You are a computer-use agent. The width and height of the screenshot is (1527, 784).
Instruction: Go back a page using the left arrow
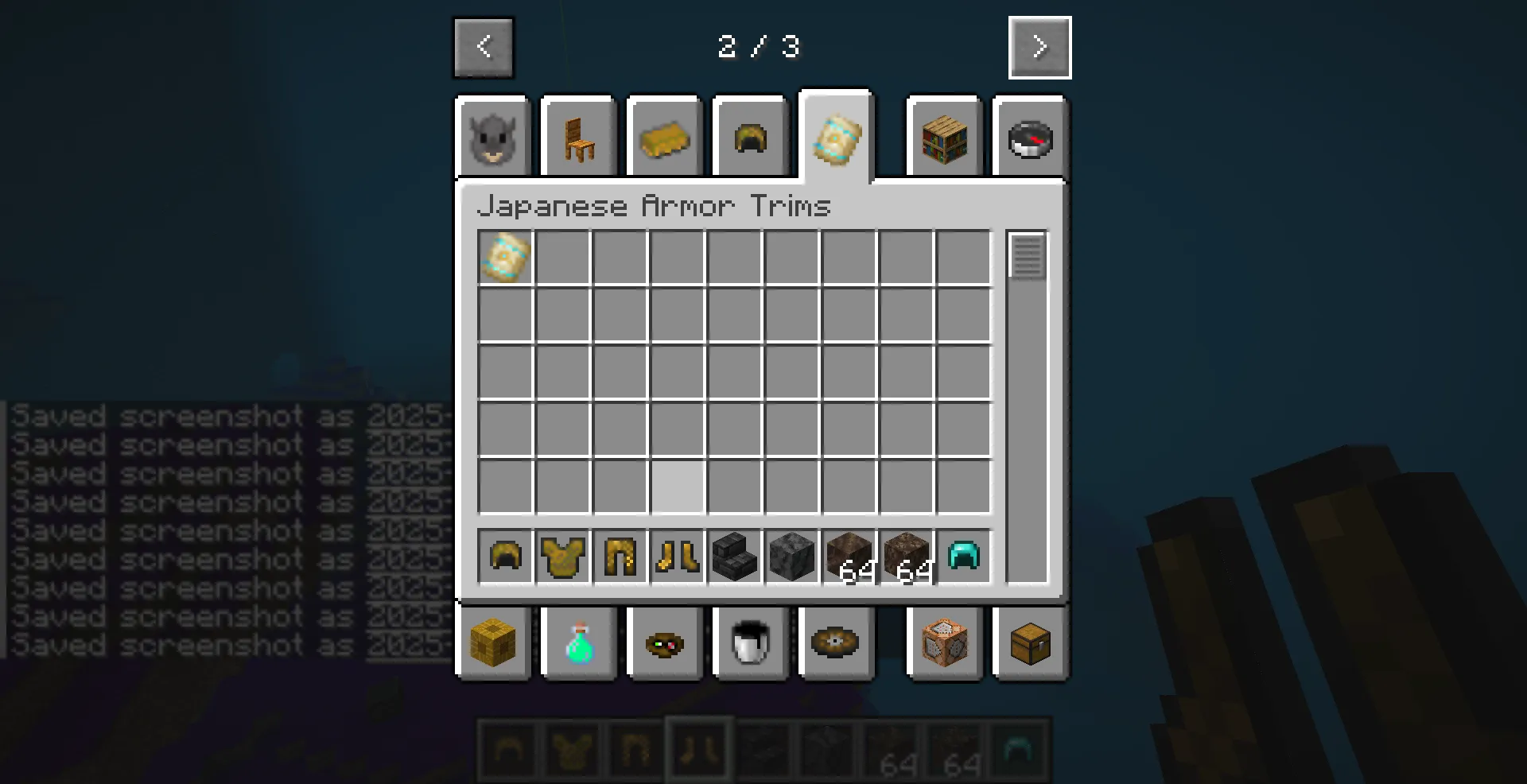tap(483, 47)
